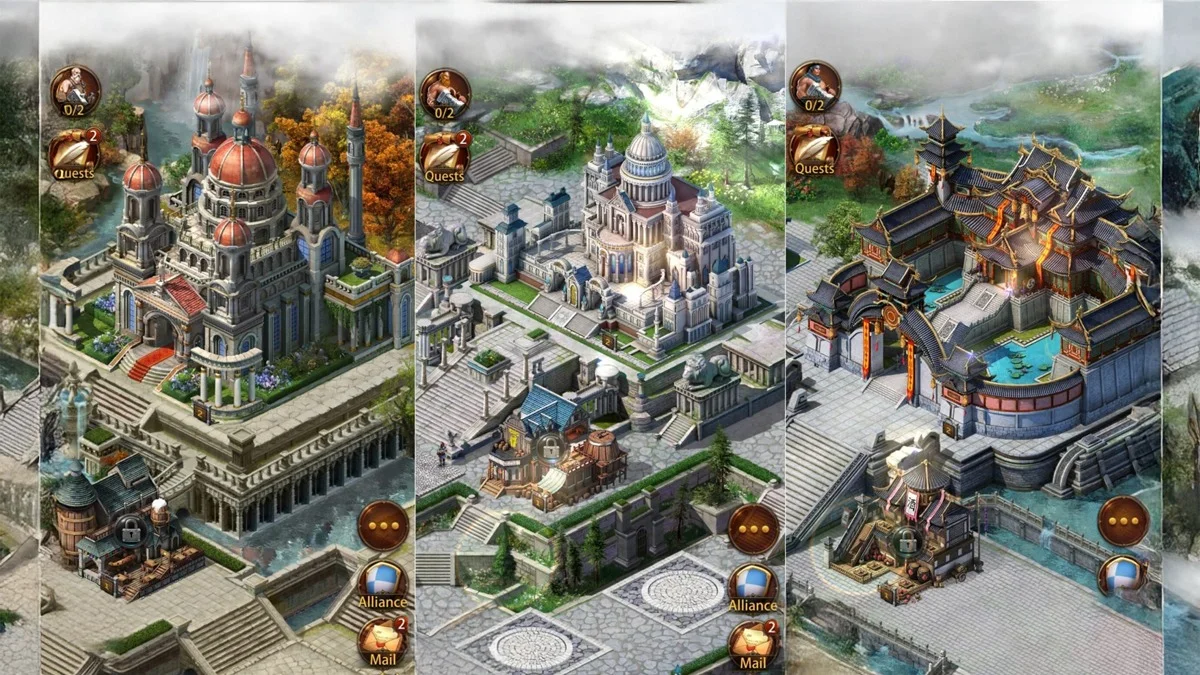The width and height of the screenshot is (1200, 675).
Task: Open Alliance in the red-domed palace screen
Action: point(382,581)
